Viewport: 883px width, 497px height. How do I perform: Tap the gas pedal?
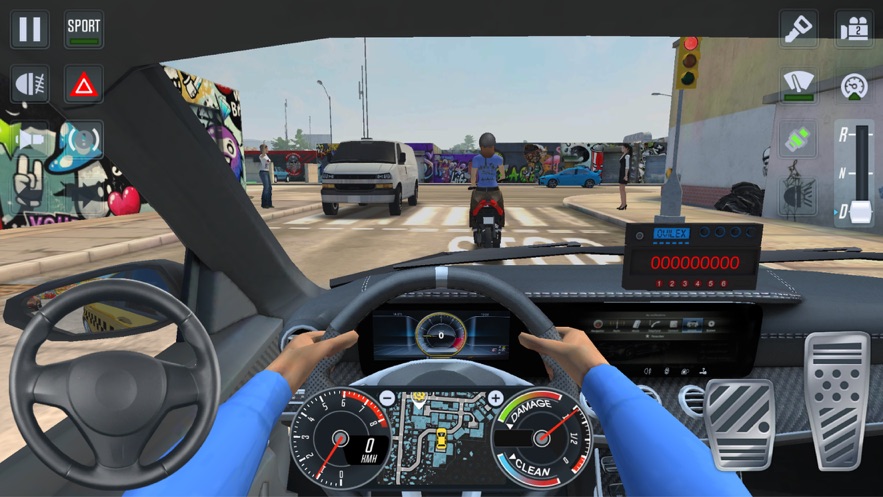(x=837, y=400)
